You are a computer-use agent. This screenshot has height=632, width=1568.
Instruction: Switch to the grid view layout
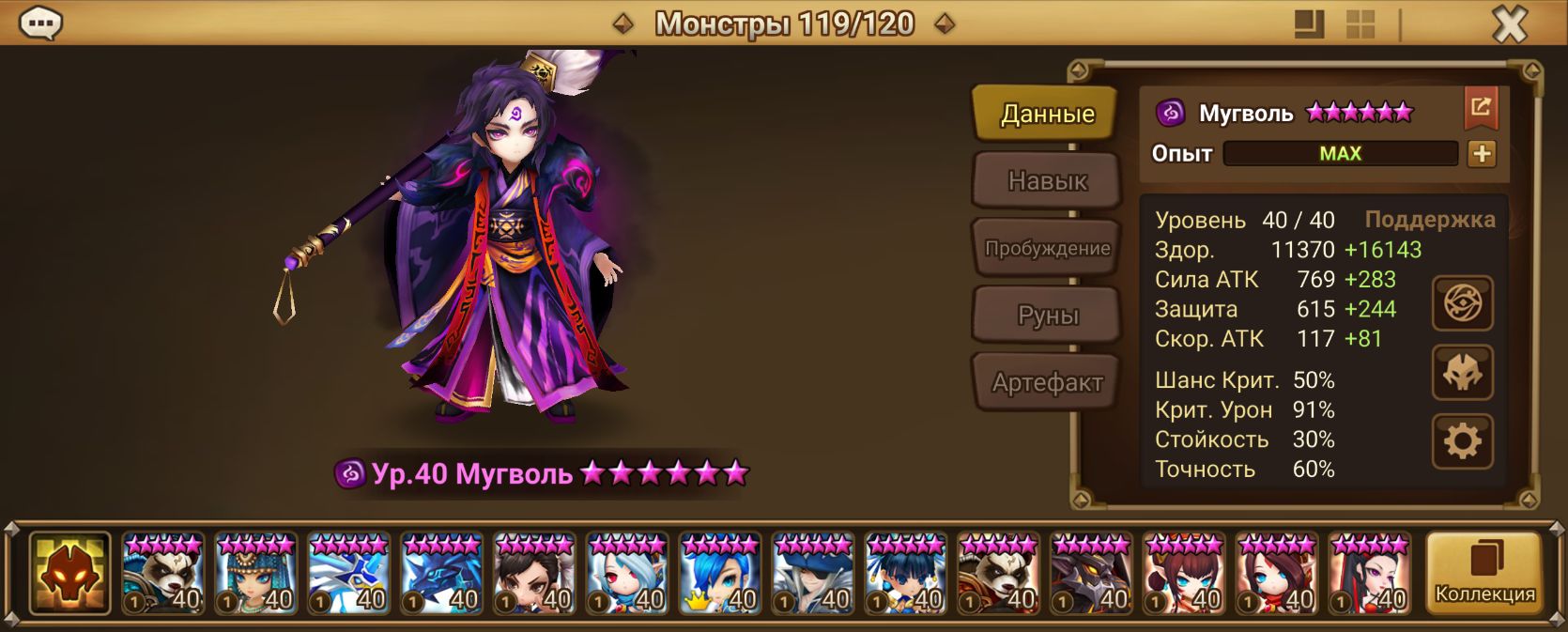[1360, 24]
